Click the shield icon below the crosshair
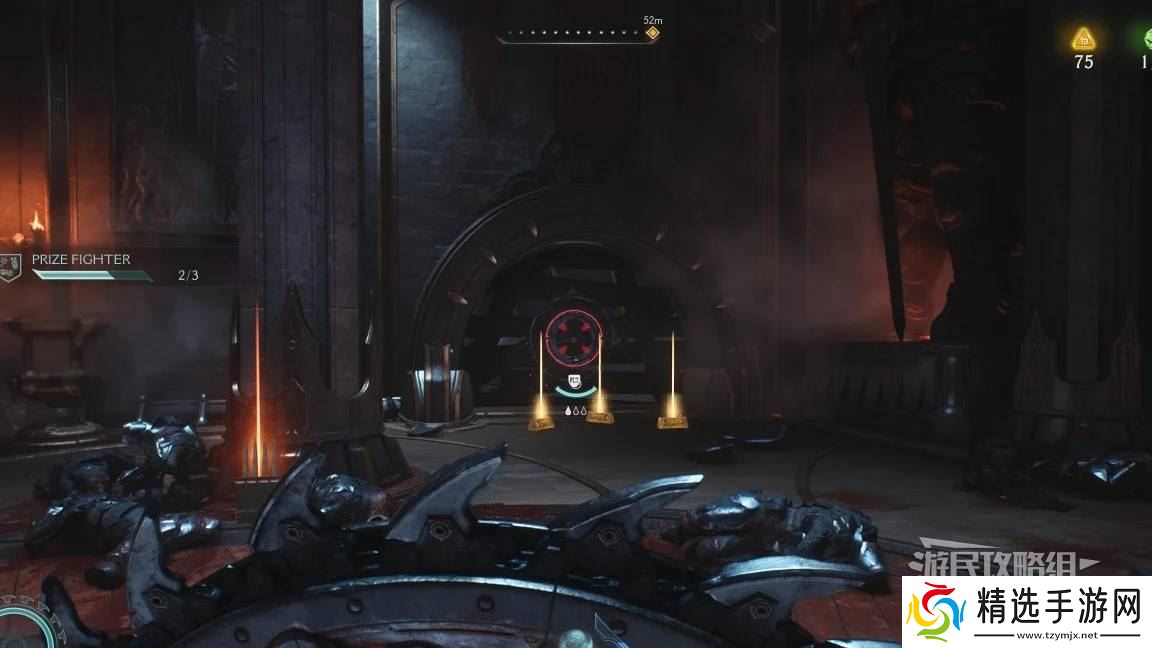The image size is (1152, 648). pos(574,381)
